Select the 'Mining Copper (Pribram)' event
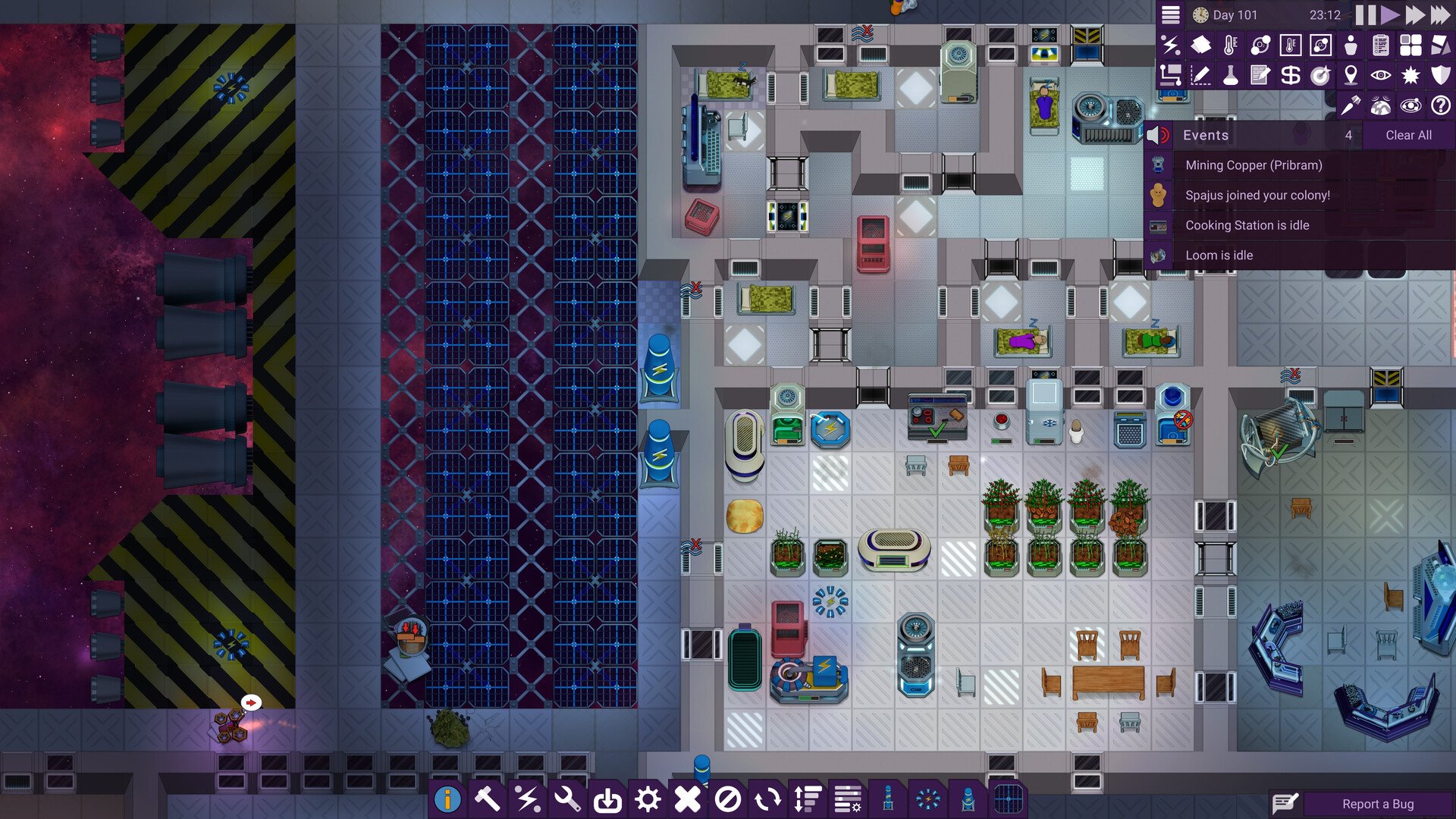The width and height of the screenshot is (1456, 819). tap(1253, 165)
